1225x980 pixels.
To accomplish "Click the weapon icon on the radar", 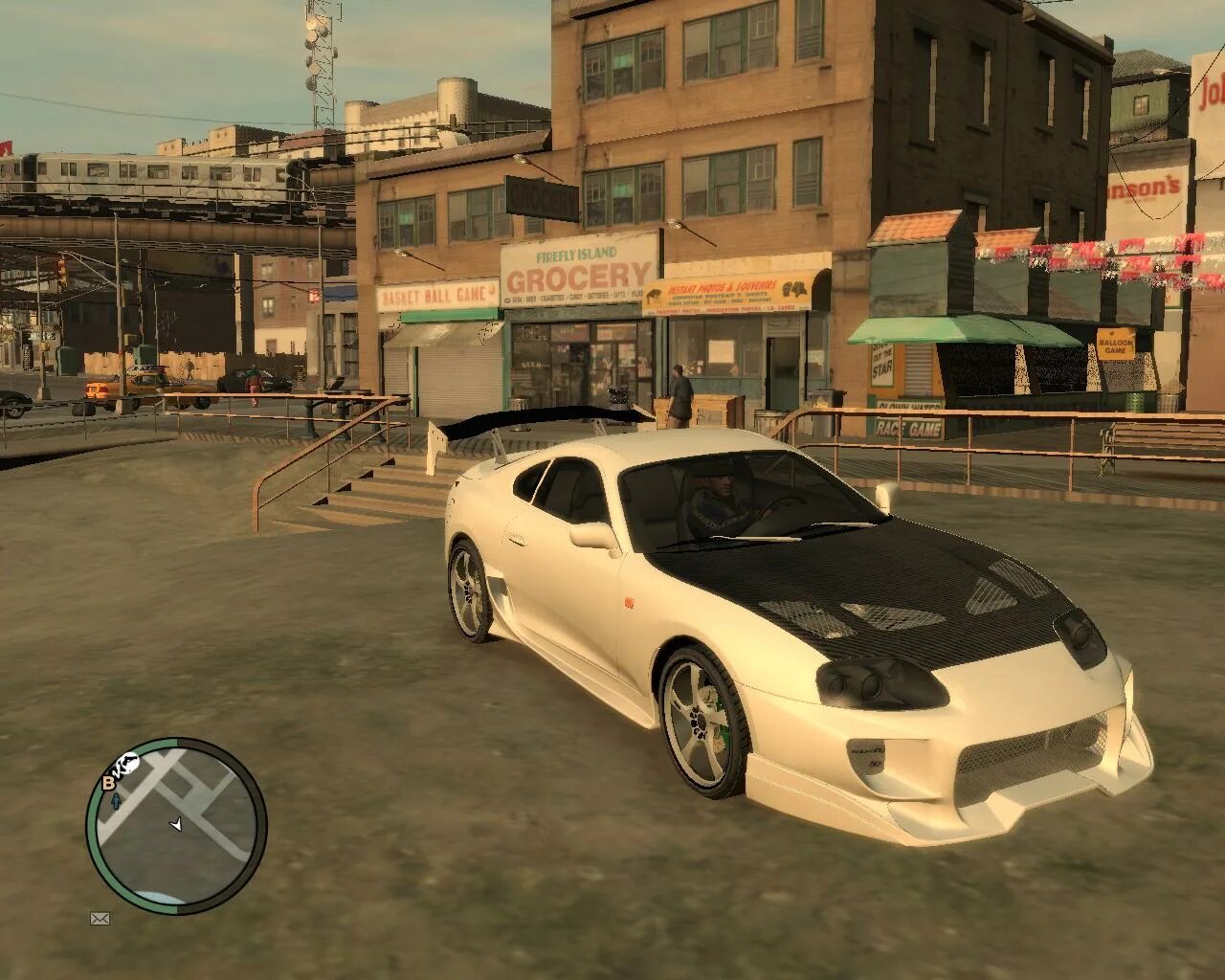I will (128, 763).
